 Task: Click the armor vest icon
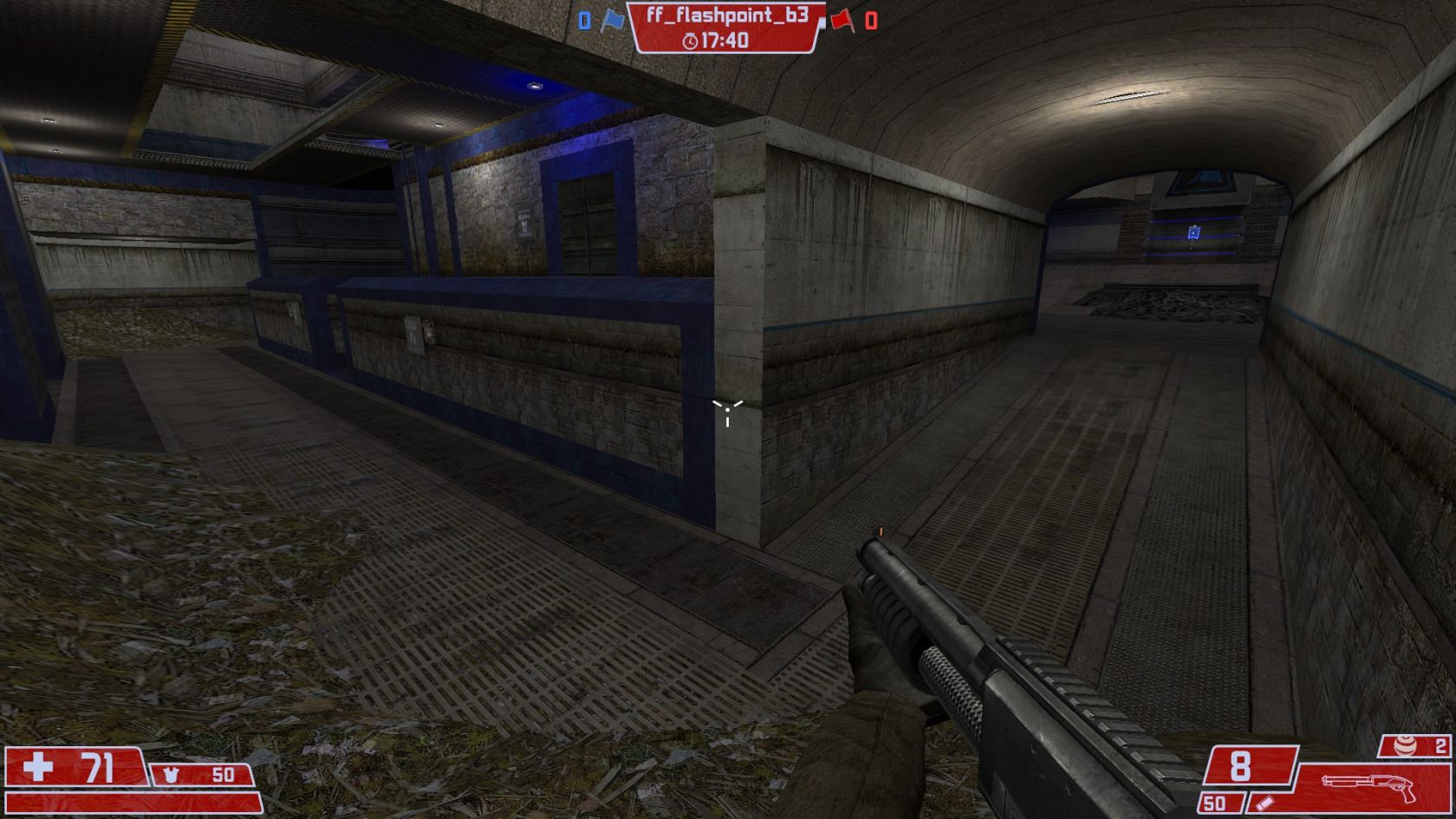point(171,774)
